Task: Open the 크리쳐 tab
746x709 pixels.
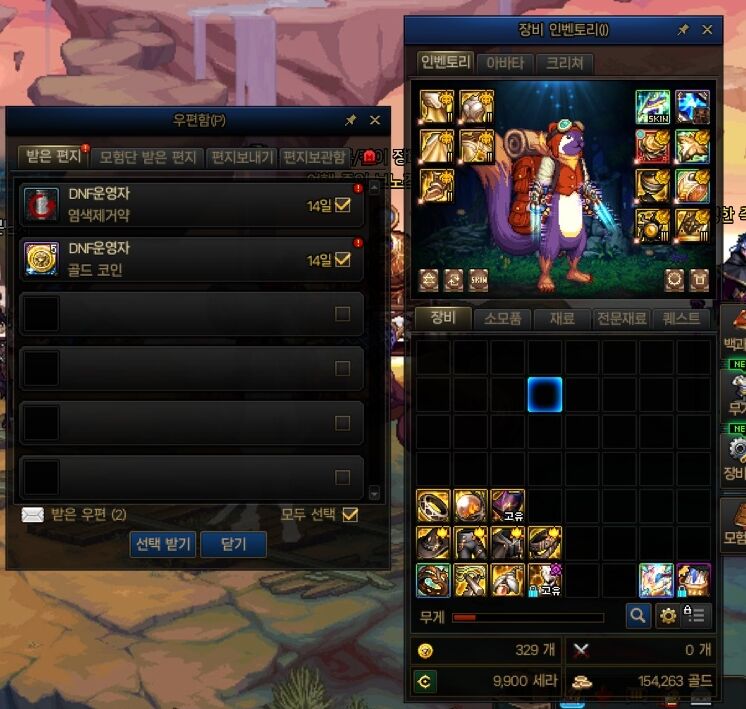Action: (x=564, y=64)
